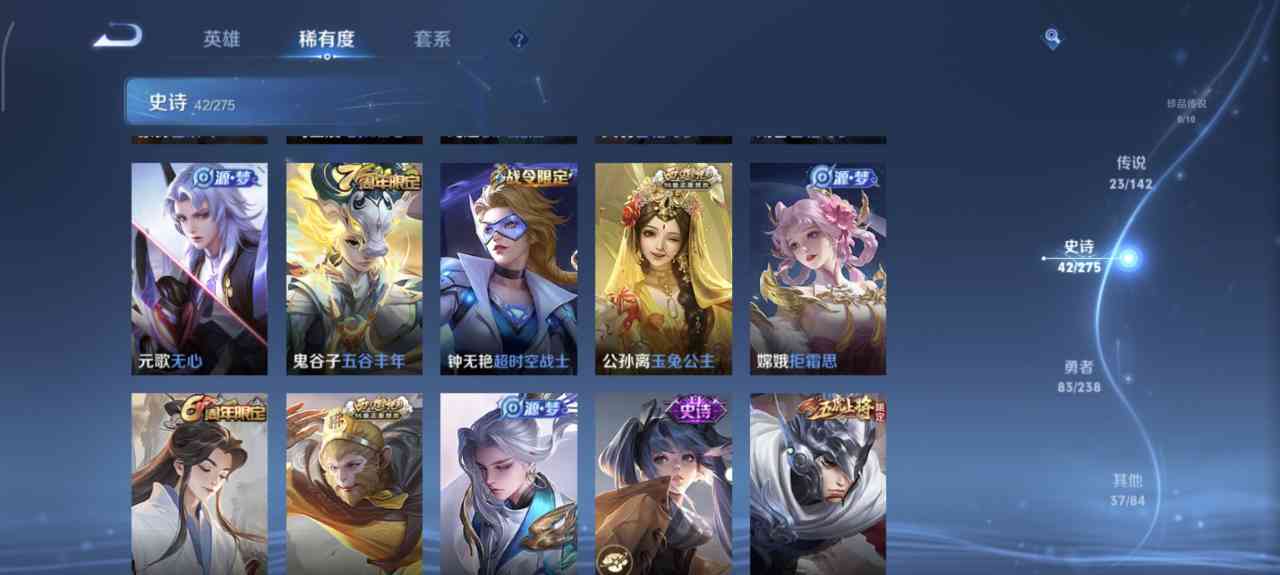Select the 史诗 rarity in the side list
This screenshot has width=1280, height=575.
point(1080,256)
